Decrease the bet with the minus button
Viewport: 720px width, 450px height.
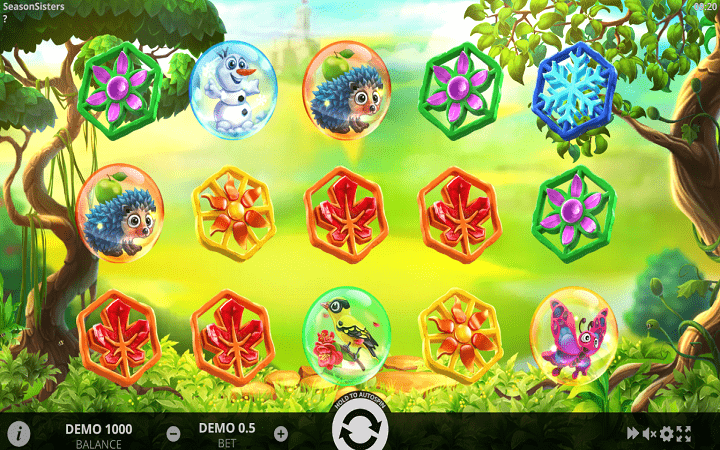174,434
